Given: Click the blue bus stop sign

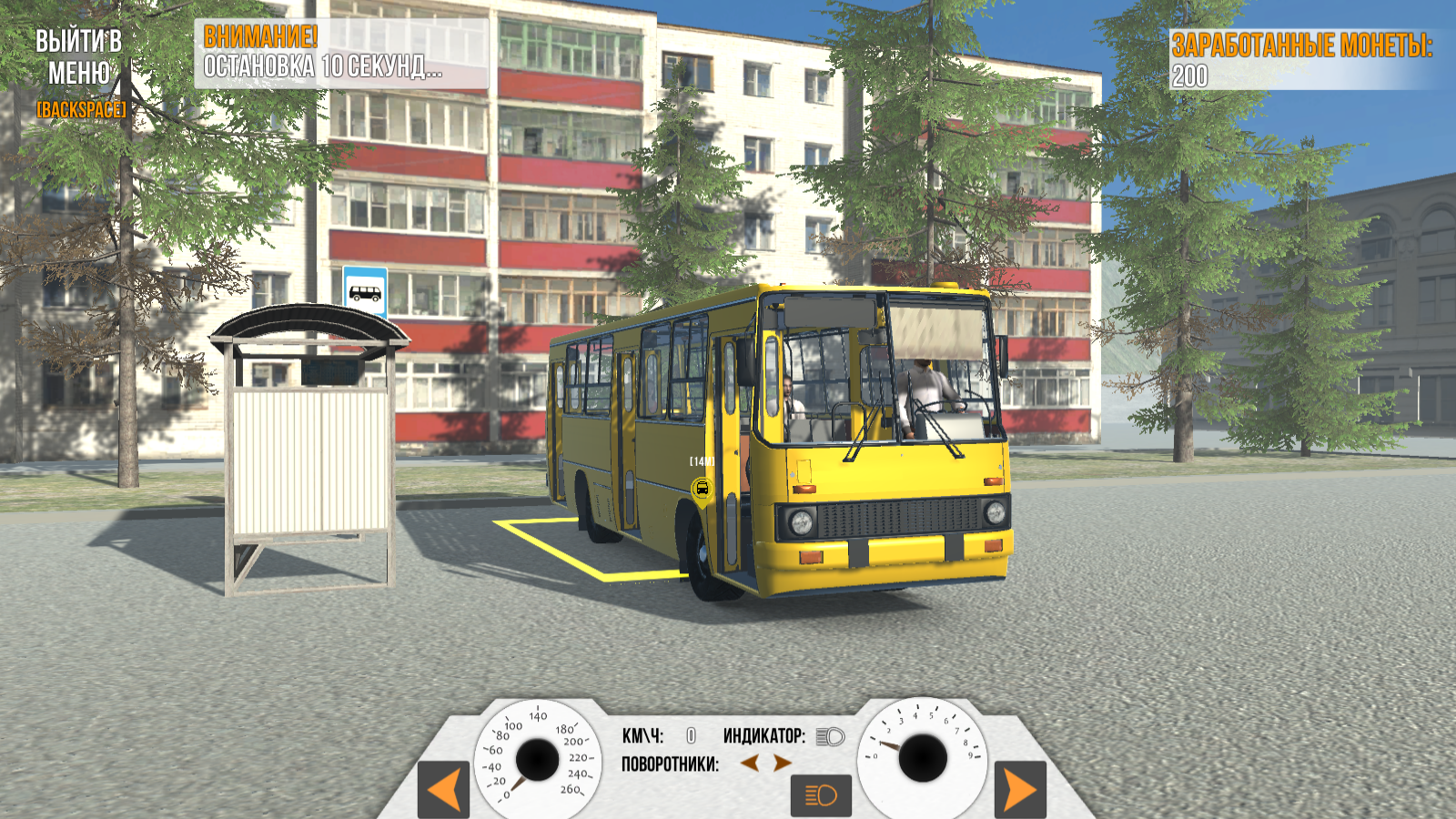Looking at the screenshot, I should [x=363, y=289].
